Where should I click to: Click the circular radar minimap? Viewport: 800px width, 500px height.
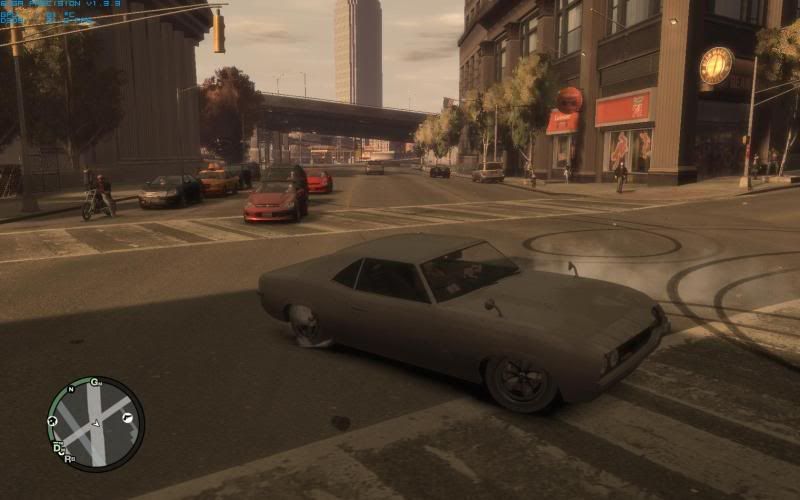(x=95, y=423)
